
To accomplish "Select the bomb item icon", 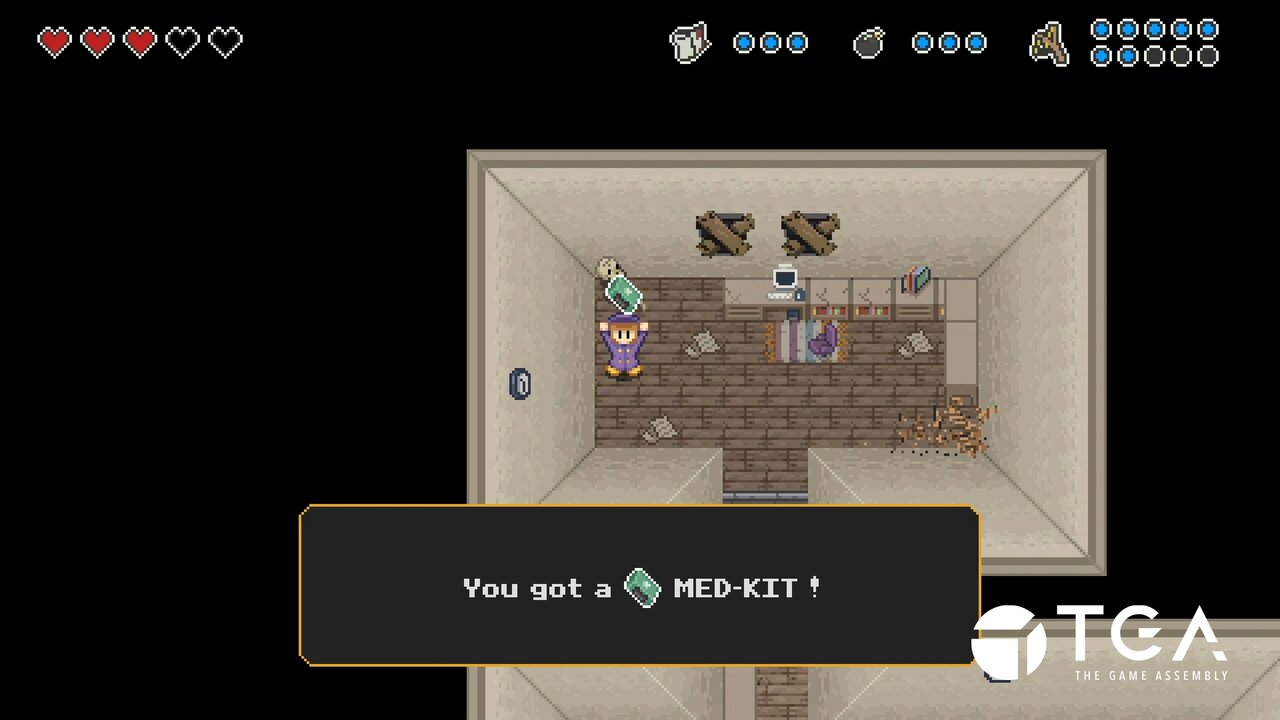I will coord(868,43).
